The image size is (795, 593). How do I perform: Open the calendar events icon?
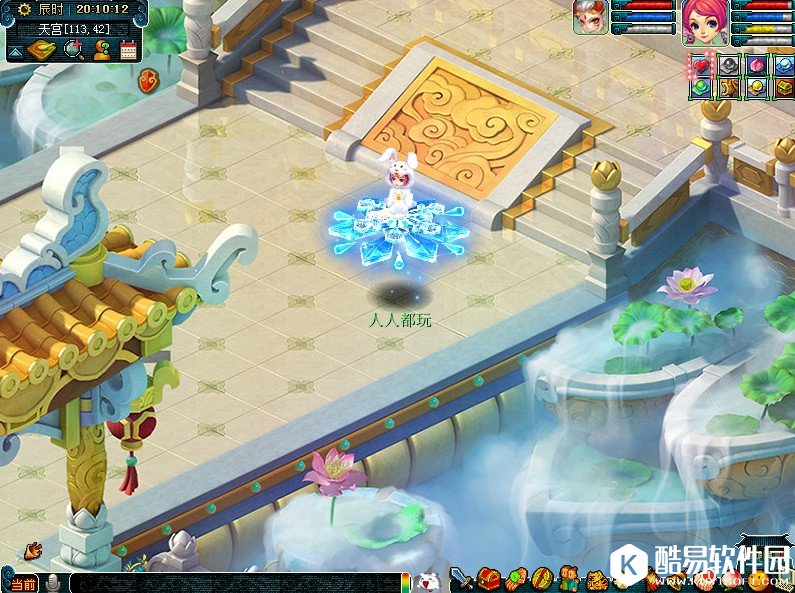pyautogui.click(x=128, y=50)
